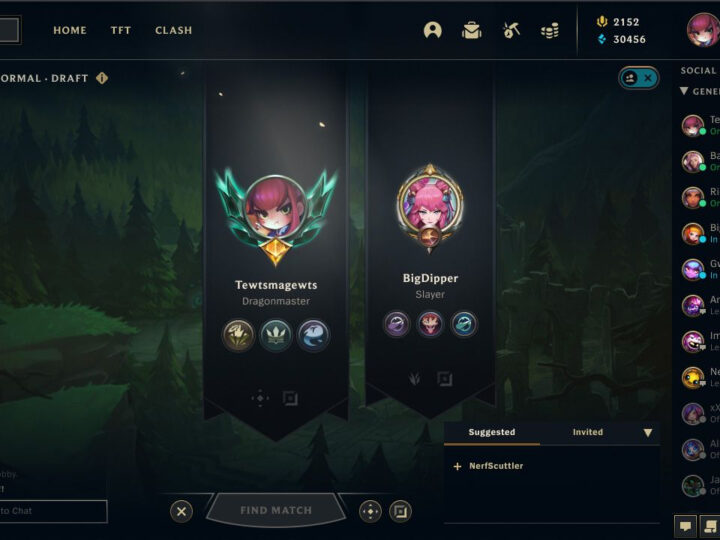This screenshot has width=720, height=540.
Task: Open the HOME tab
Action: [70, 30]
